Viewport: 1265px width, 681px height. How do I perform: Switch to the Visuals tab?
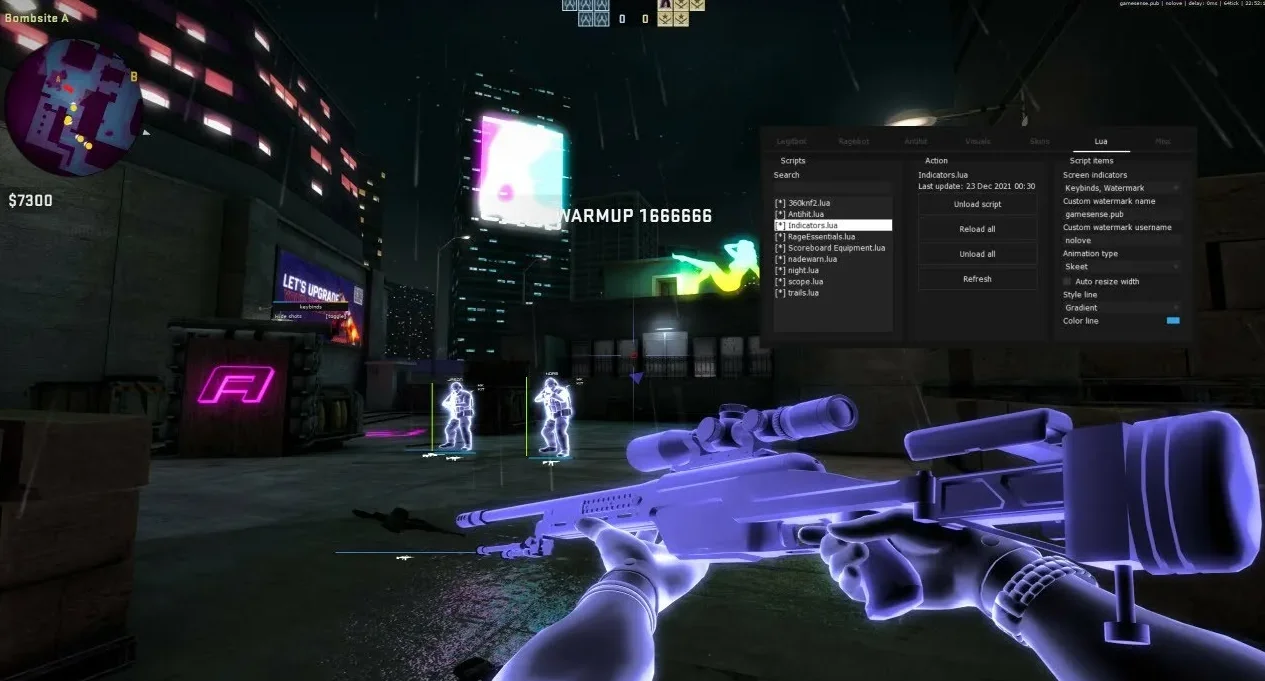(978, 142)
